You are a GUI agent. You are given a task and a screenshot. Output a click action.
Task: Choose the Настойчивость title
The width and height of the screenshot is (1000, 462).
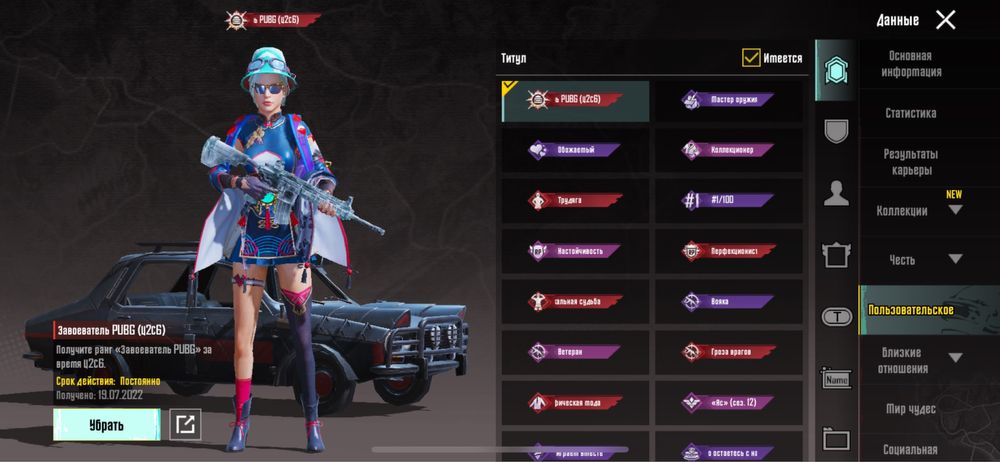(575, 251)
